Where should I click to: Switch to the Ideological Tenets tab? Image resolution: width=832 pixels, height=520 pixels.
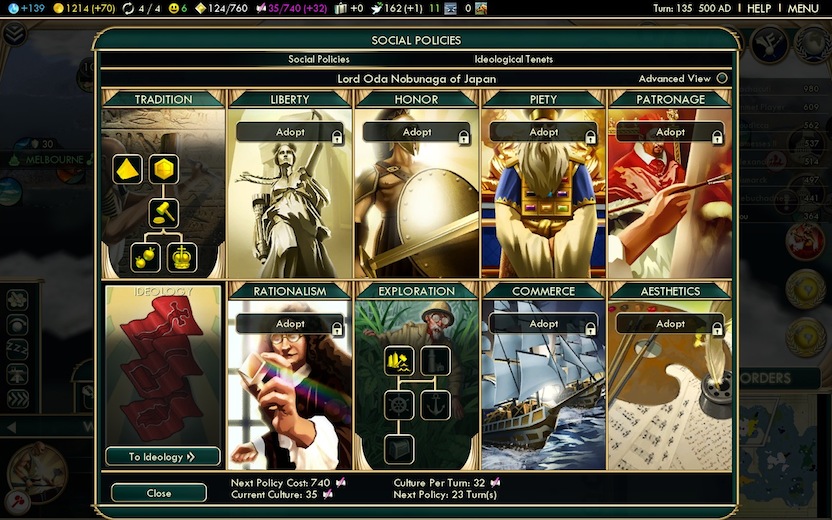[x=513, y=59]
